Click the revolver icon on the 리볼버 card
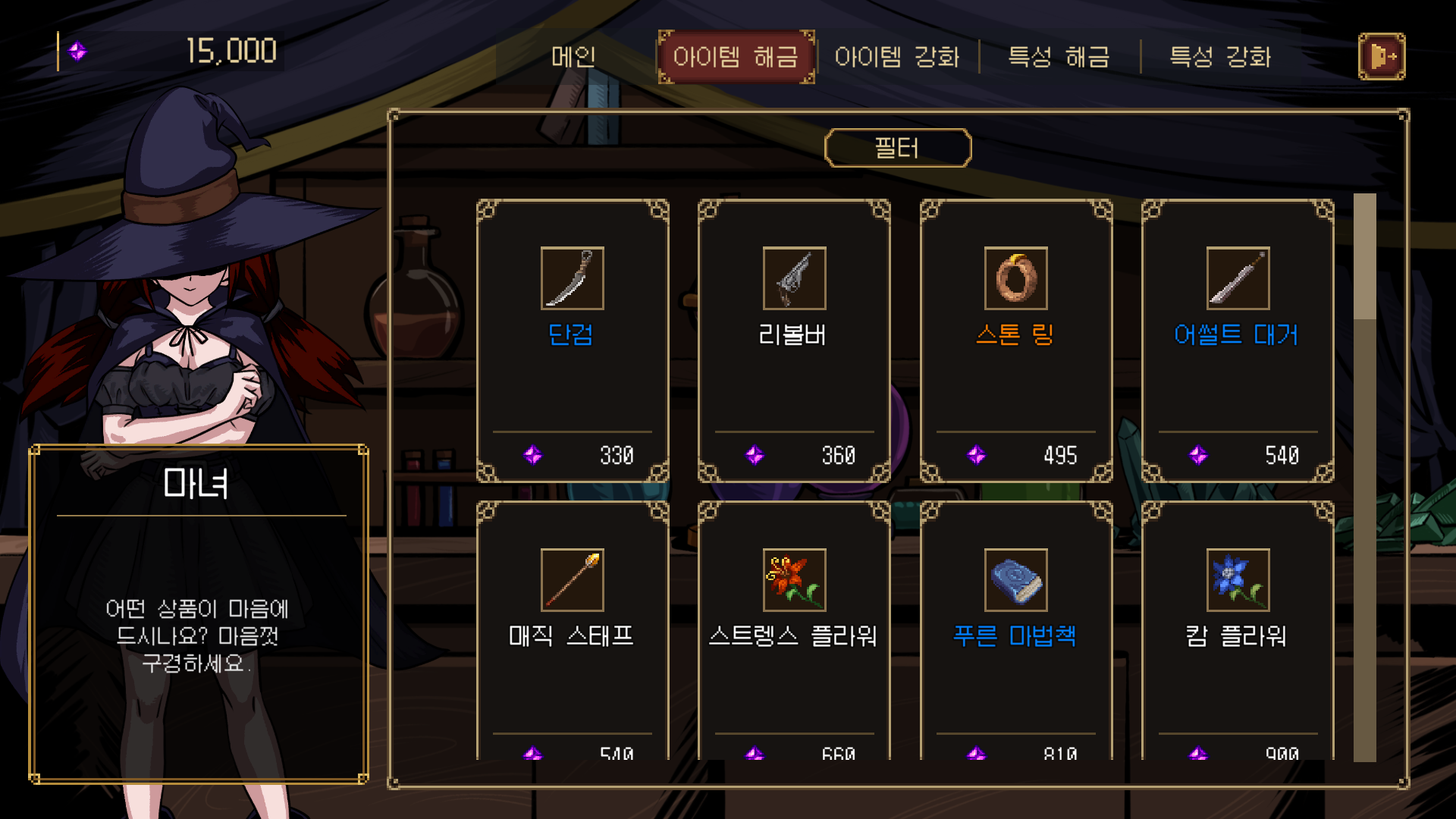This screenshot has height=819, width=1456. pos(793,278)
